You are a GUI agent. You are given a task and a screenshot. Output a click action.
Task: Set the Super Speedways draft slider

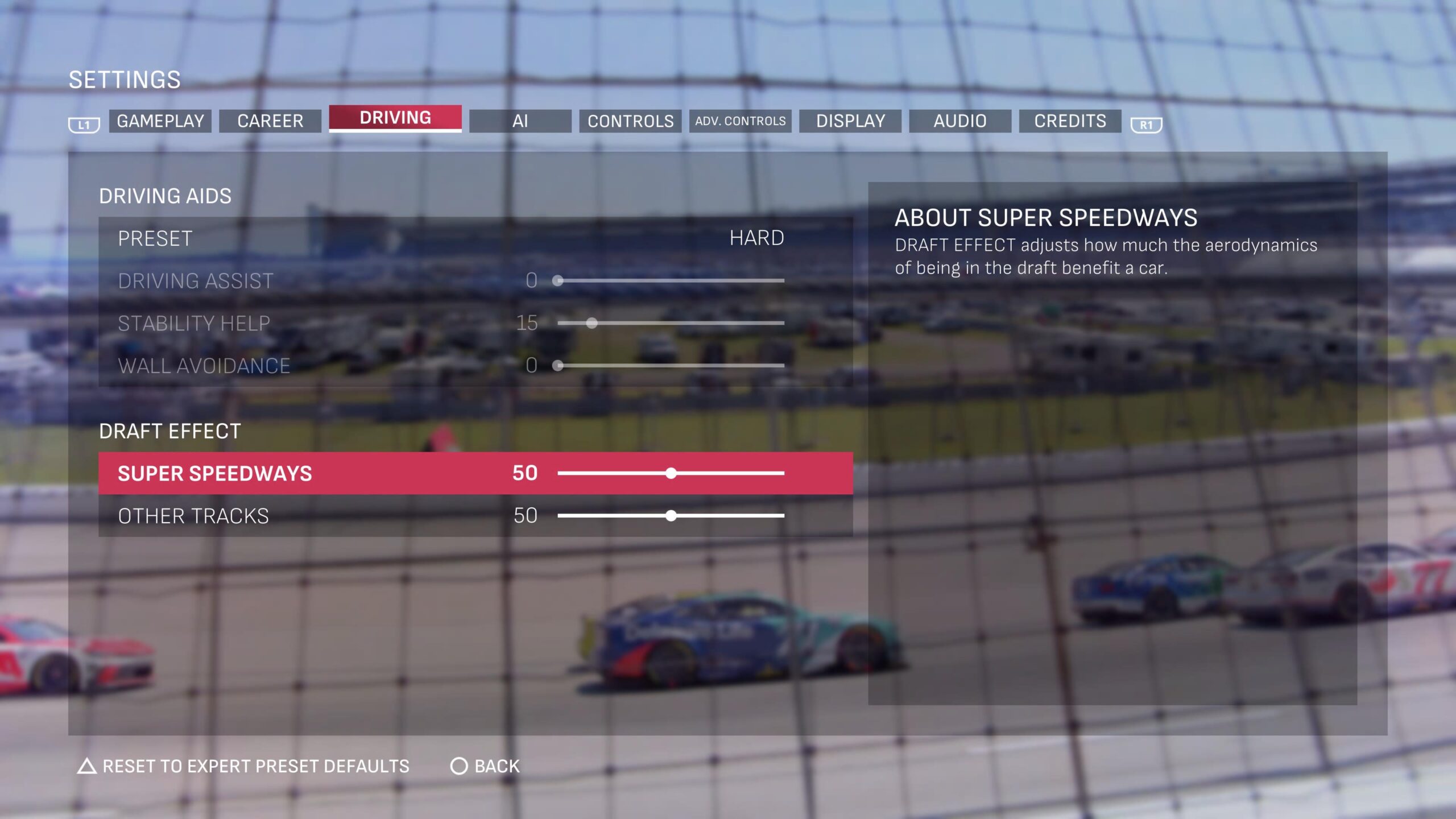(x=671, y=473)
